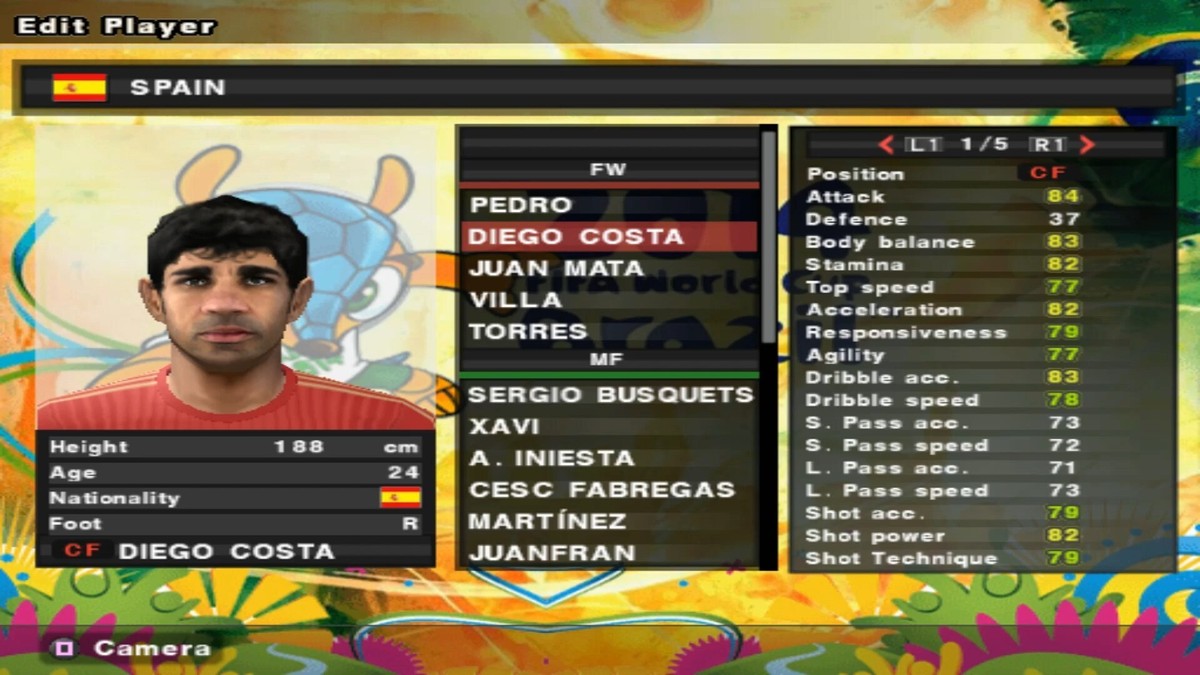Go to the next stats page arrow
The height and width of the screenshot is (675, 1200).
(x=1088, y=145)
